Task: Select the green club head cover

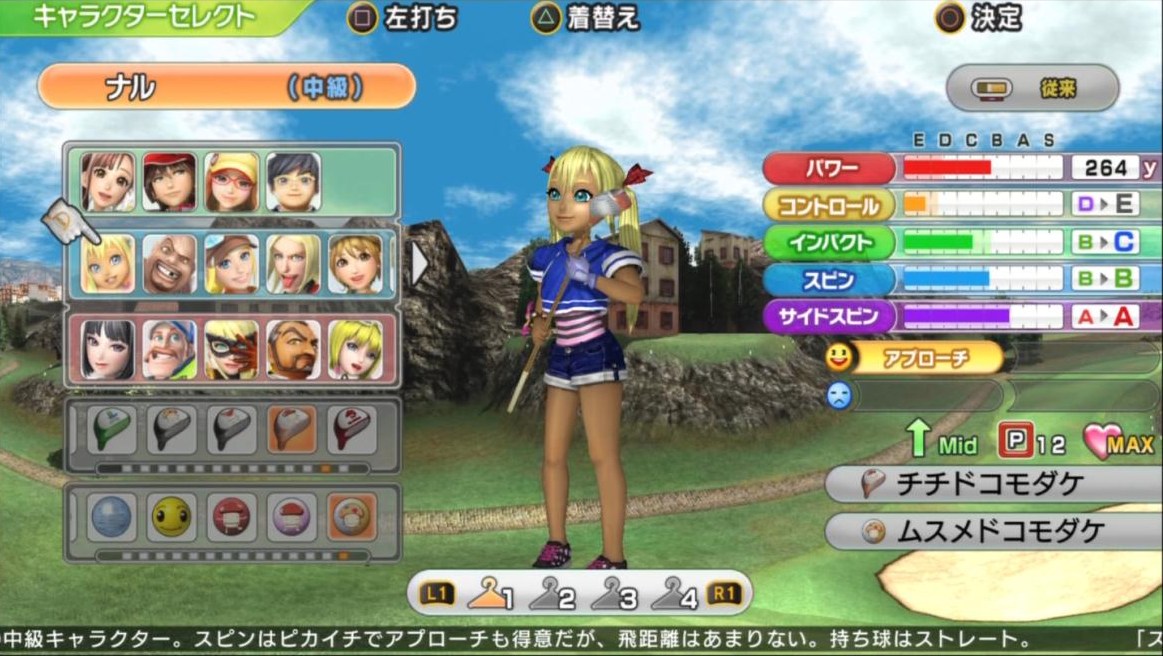Action: coord(111,430)
